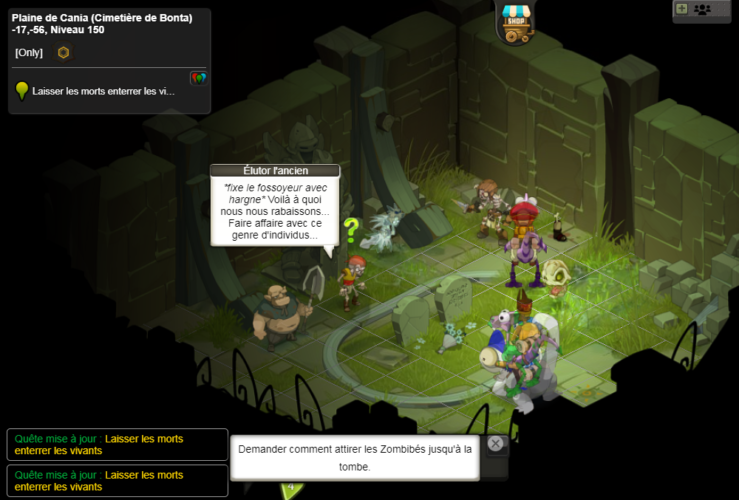Open the group members icon
The height and width of the screenshot is (500, 739).
coord(702,9)
